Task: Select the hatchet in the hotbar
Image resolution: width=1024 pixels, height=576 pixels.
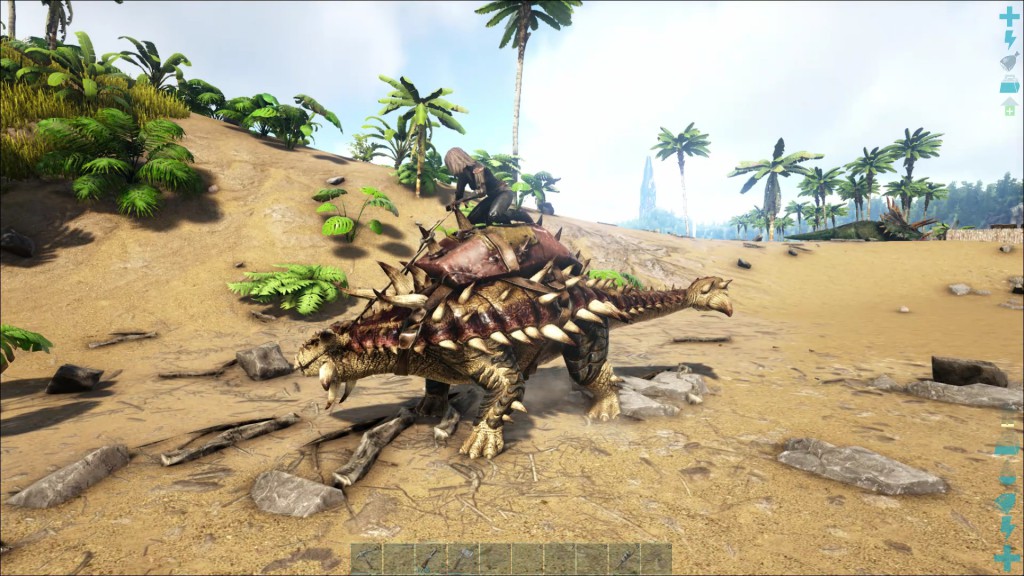Action: [x=463, y=558]
